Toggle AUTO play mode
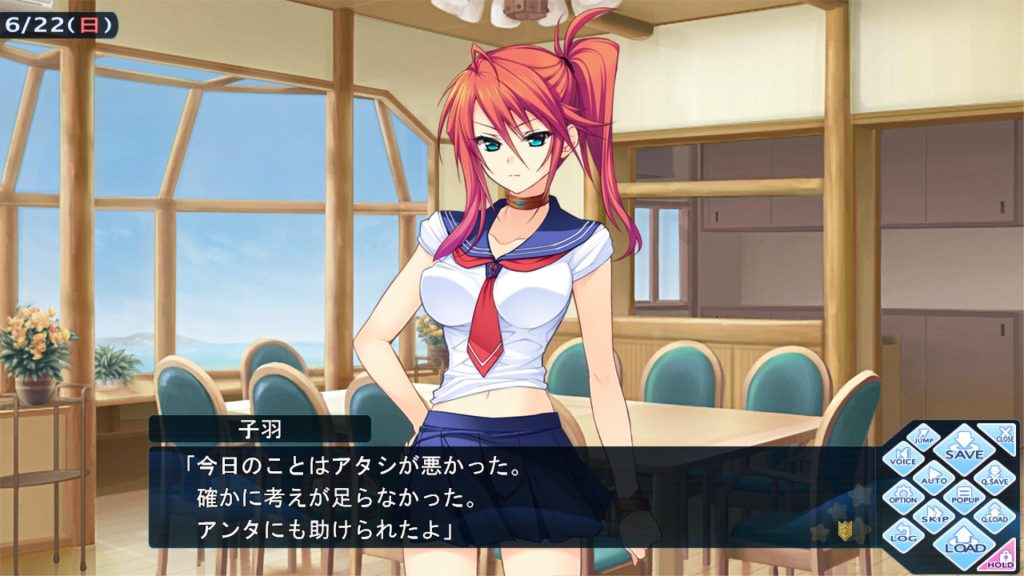Screen dimensions: 1024x576 click(x=934, y=476)
